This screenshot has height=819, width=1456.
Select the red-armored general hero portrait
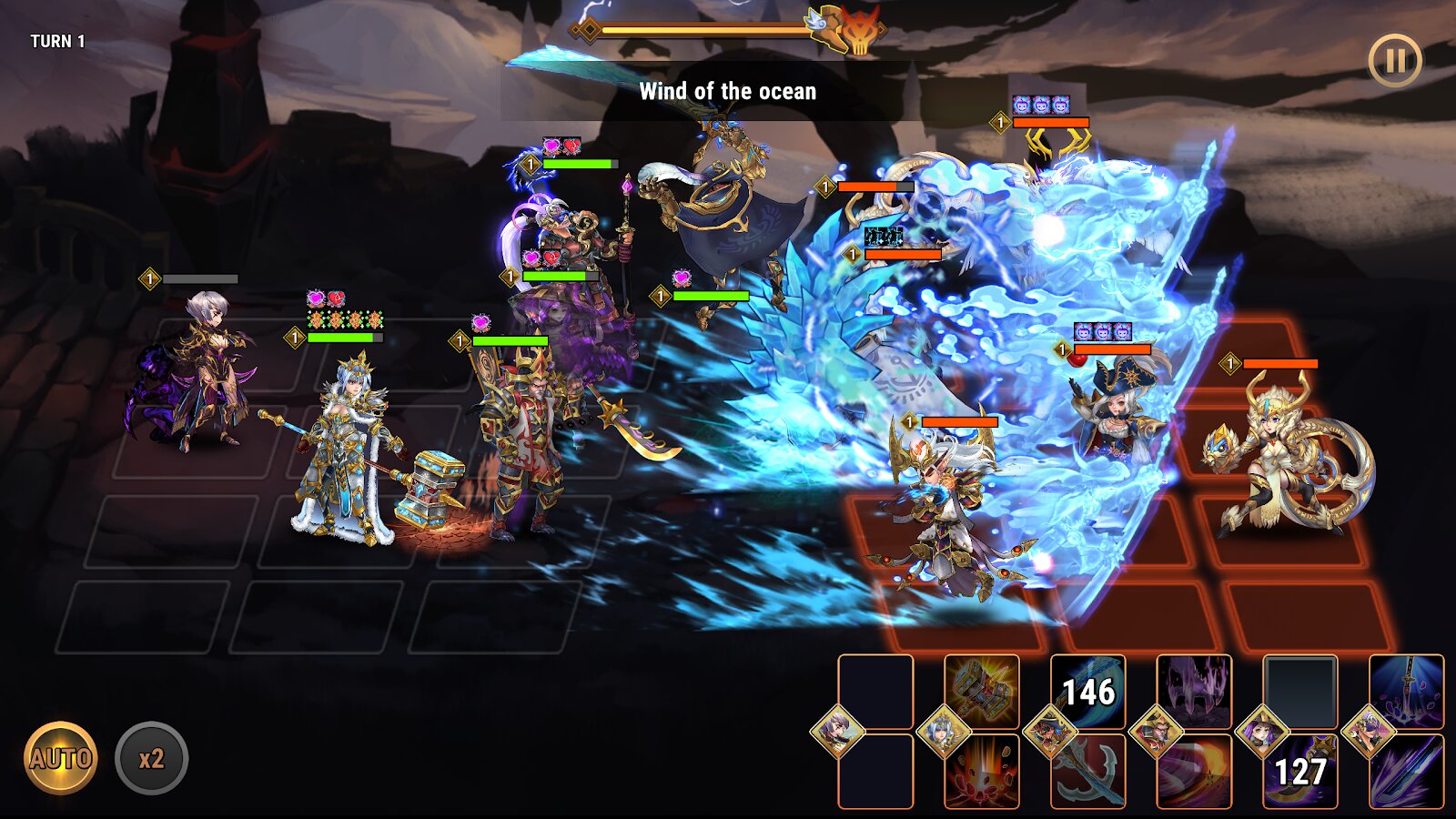[x=1156, y=731]
